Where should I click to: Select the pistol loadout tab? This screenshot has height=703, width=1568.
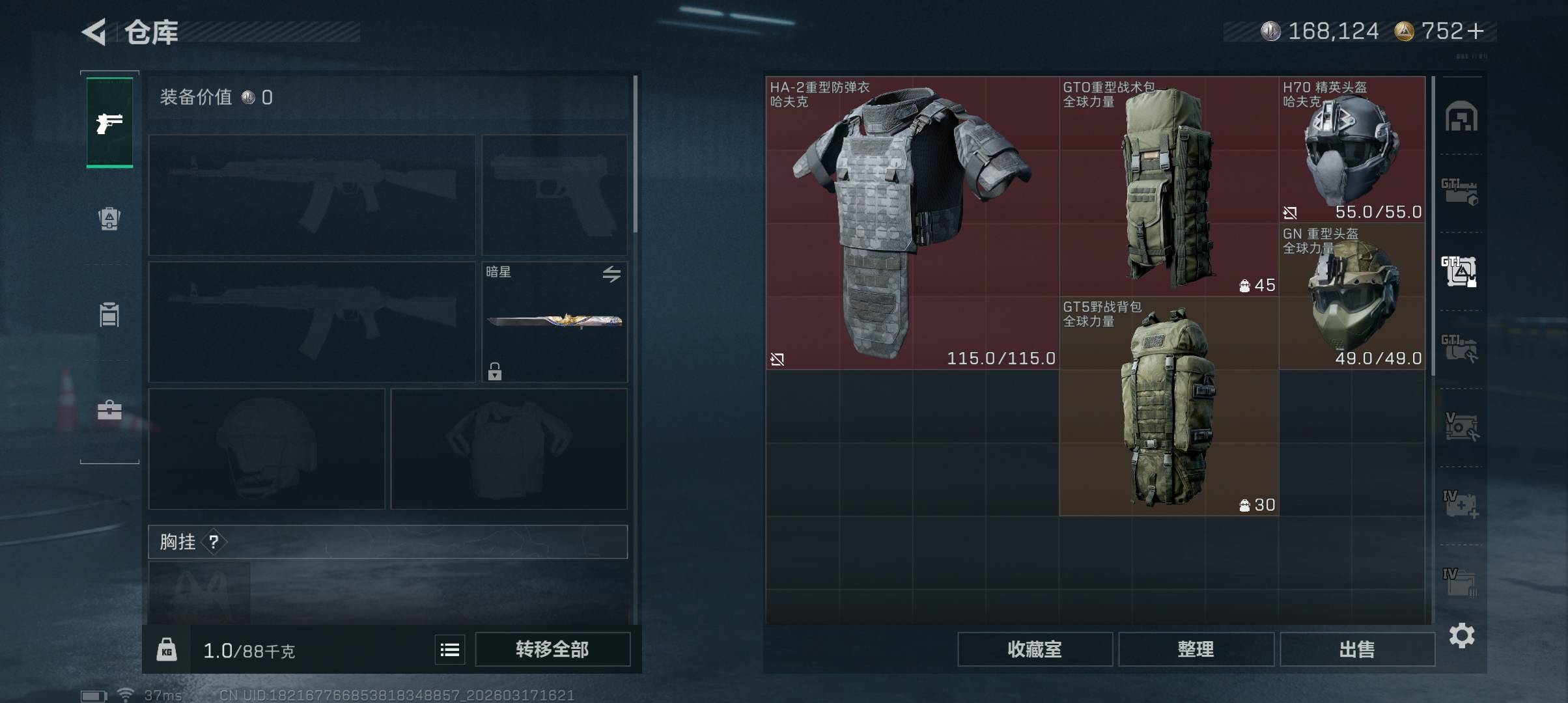pyautogui.click(x=109, y=122)
